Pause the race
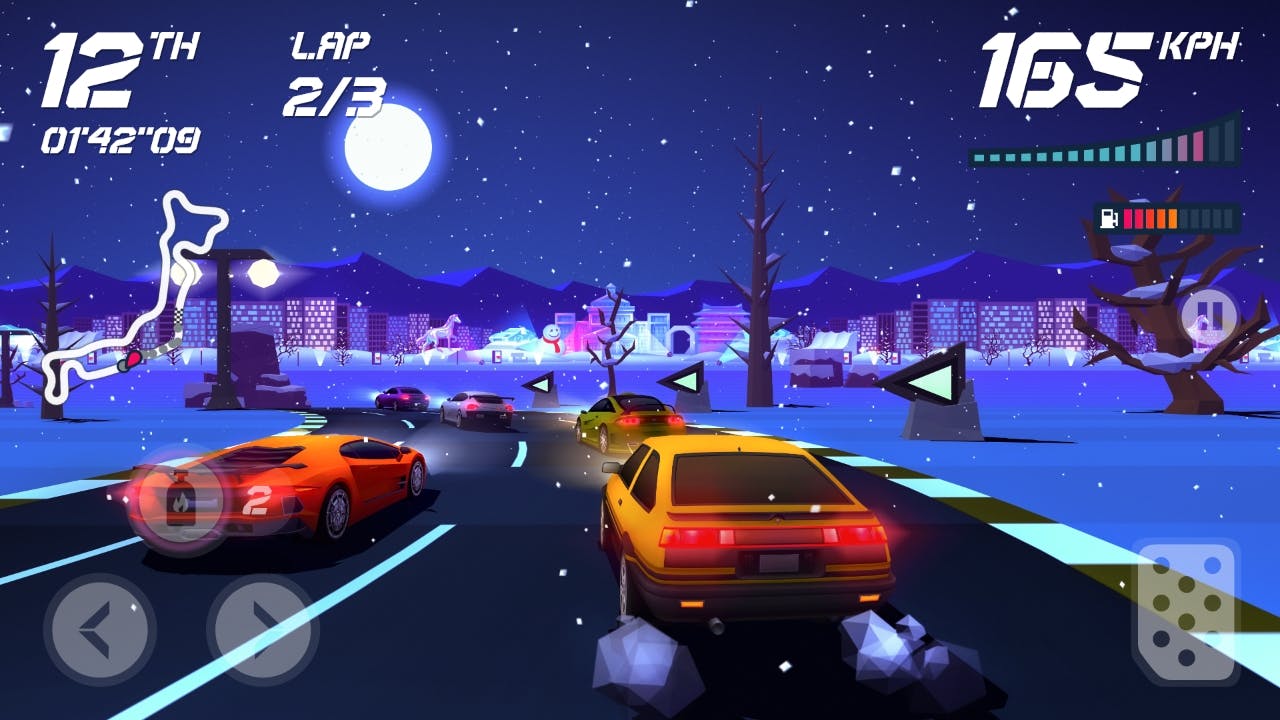Image resolution: width=1280 pixels, height=720 pixels. pos(1208,316)
